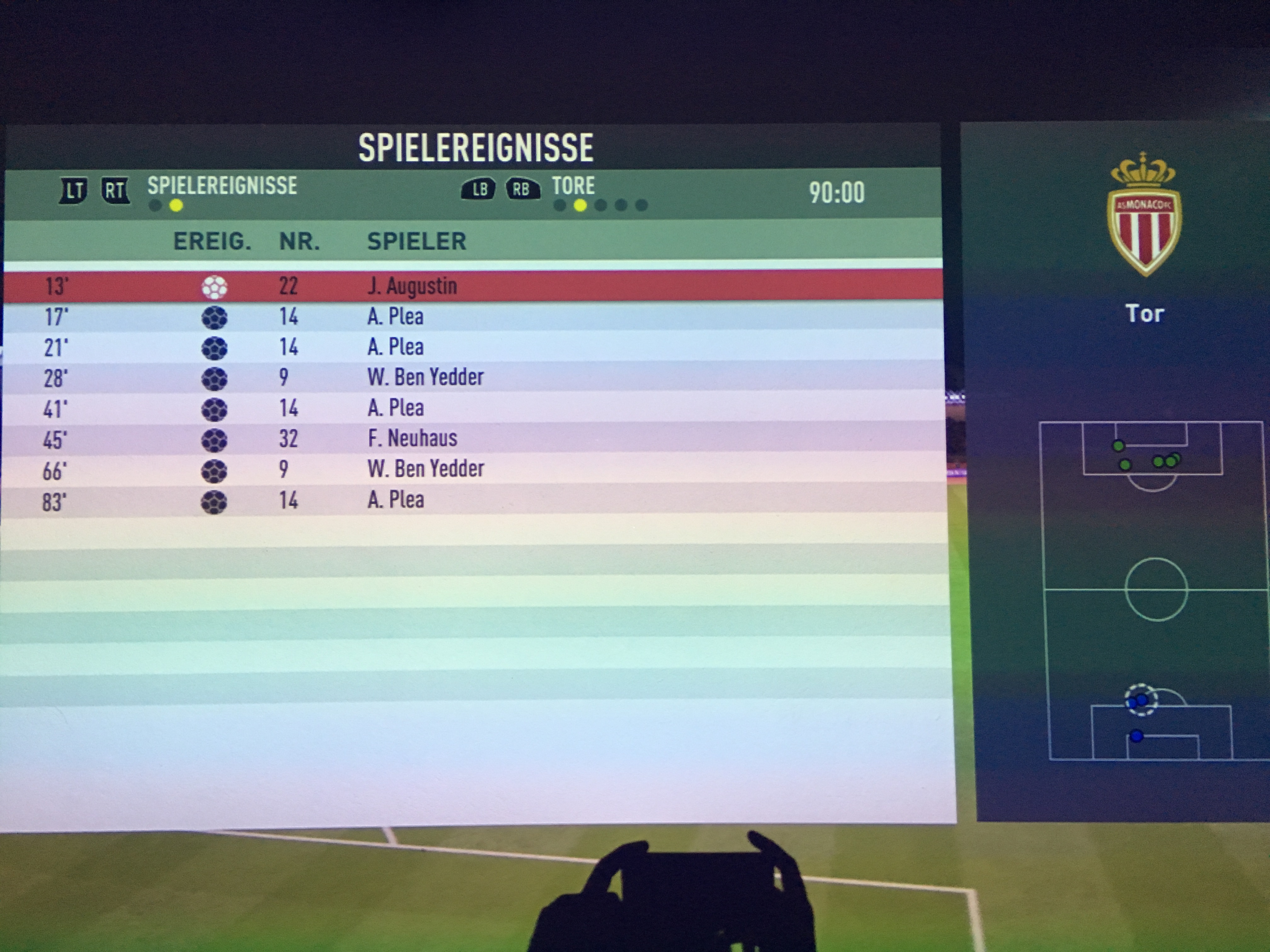Switch to the Spielereignisse tab
The height and width of the screenshot is (952, 1270).
(x=222, y=186)
